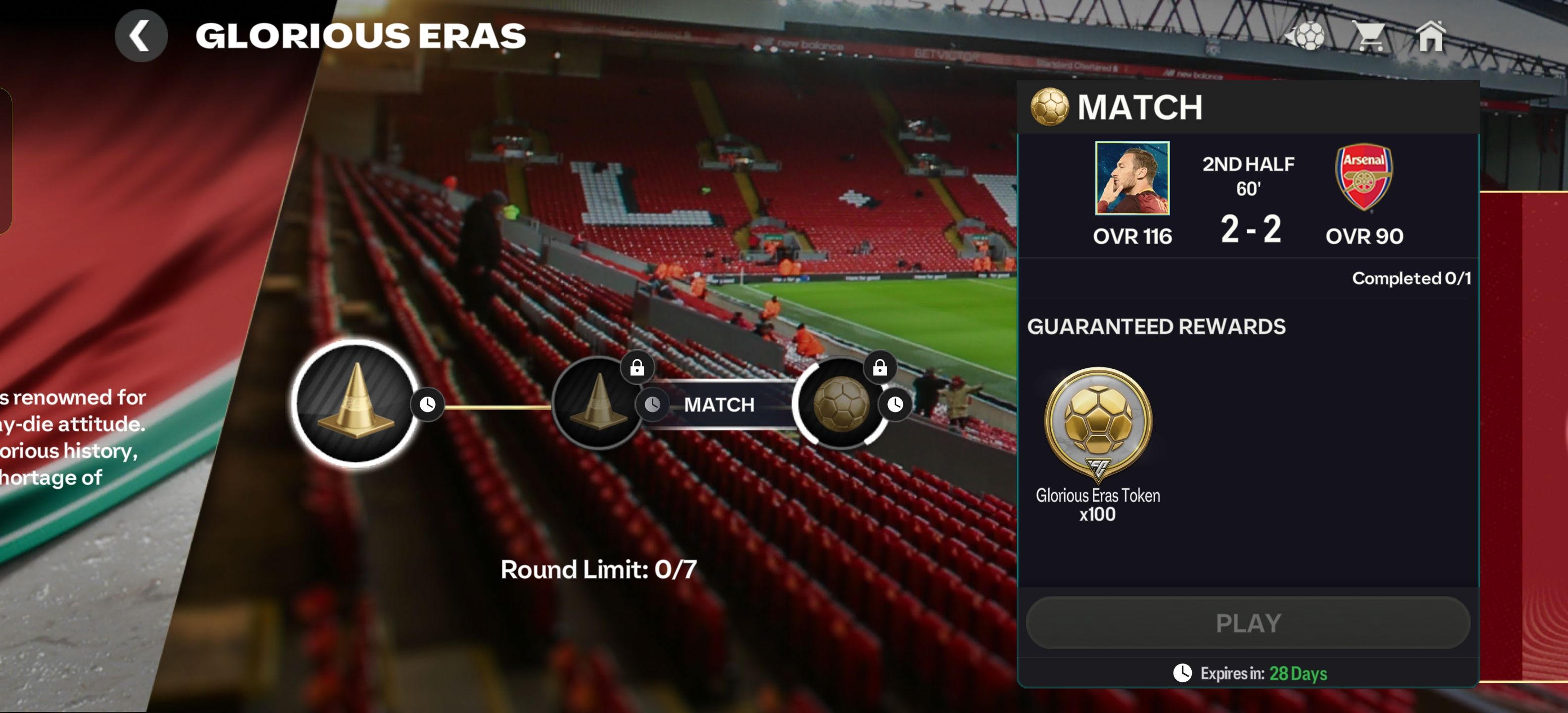Select the unlocked gold cone skill game node

(355, 403)
